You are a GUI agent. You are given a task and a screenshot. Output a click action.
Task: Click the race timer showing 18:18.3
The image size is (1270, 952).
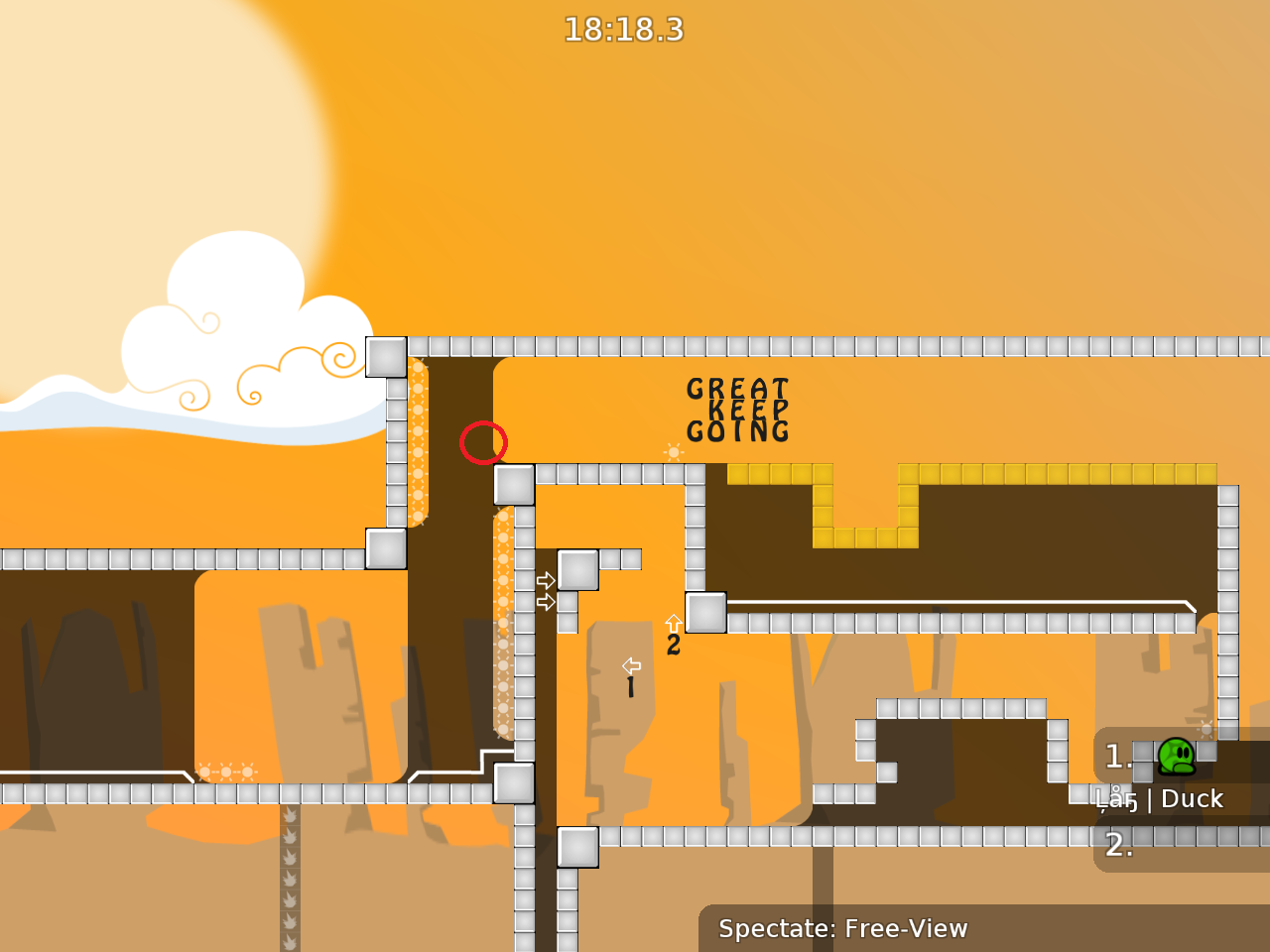coord(626,31)
